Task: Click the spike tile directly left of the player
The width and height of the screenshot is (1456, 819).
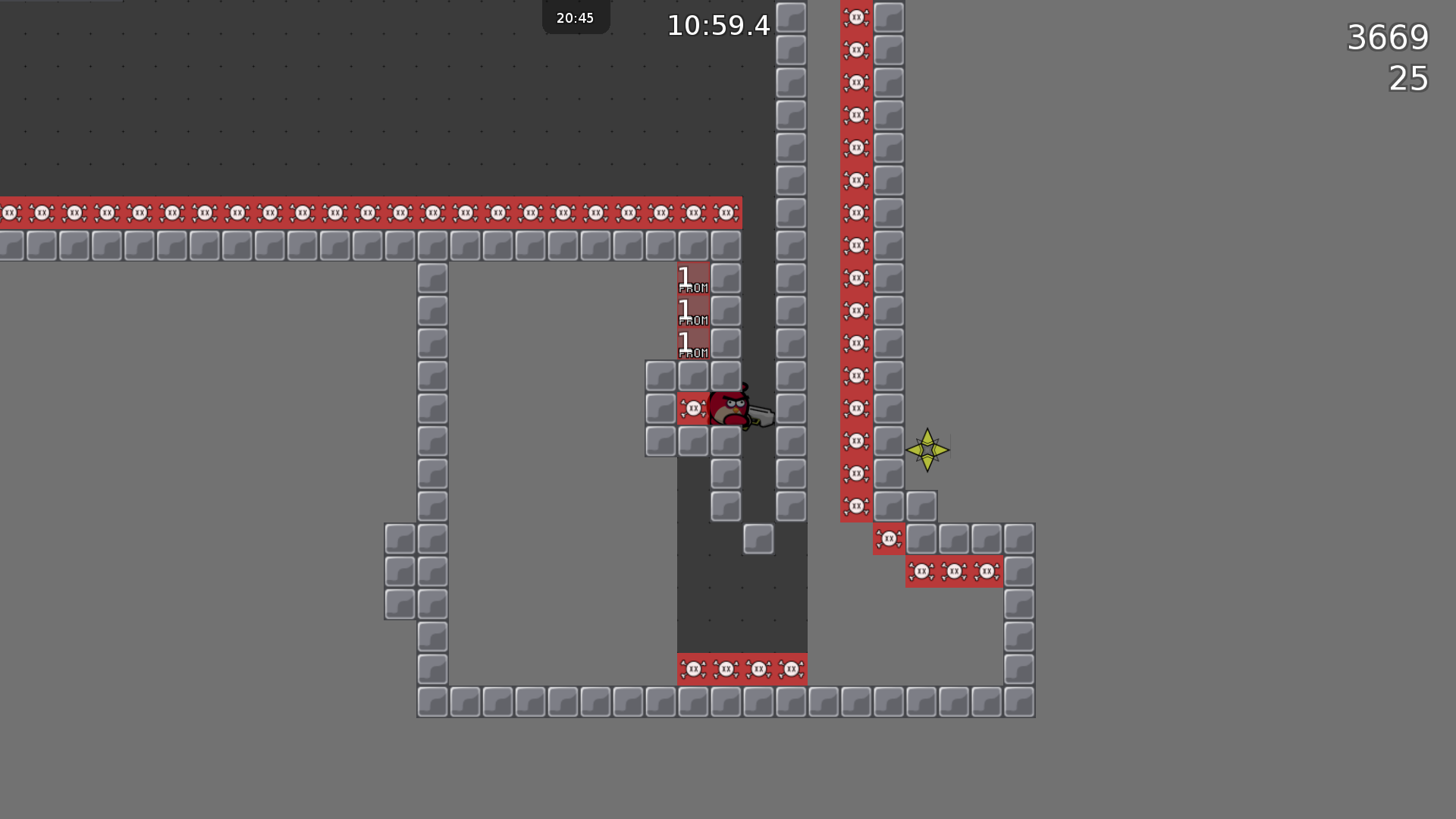Action: pos(692,408)
